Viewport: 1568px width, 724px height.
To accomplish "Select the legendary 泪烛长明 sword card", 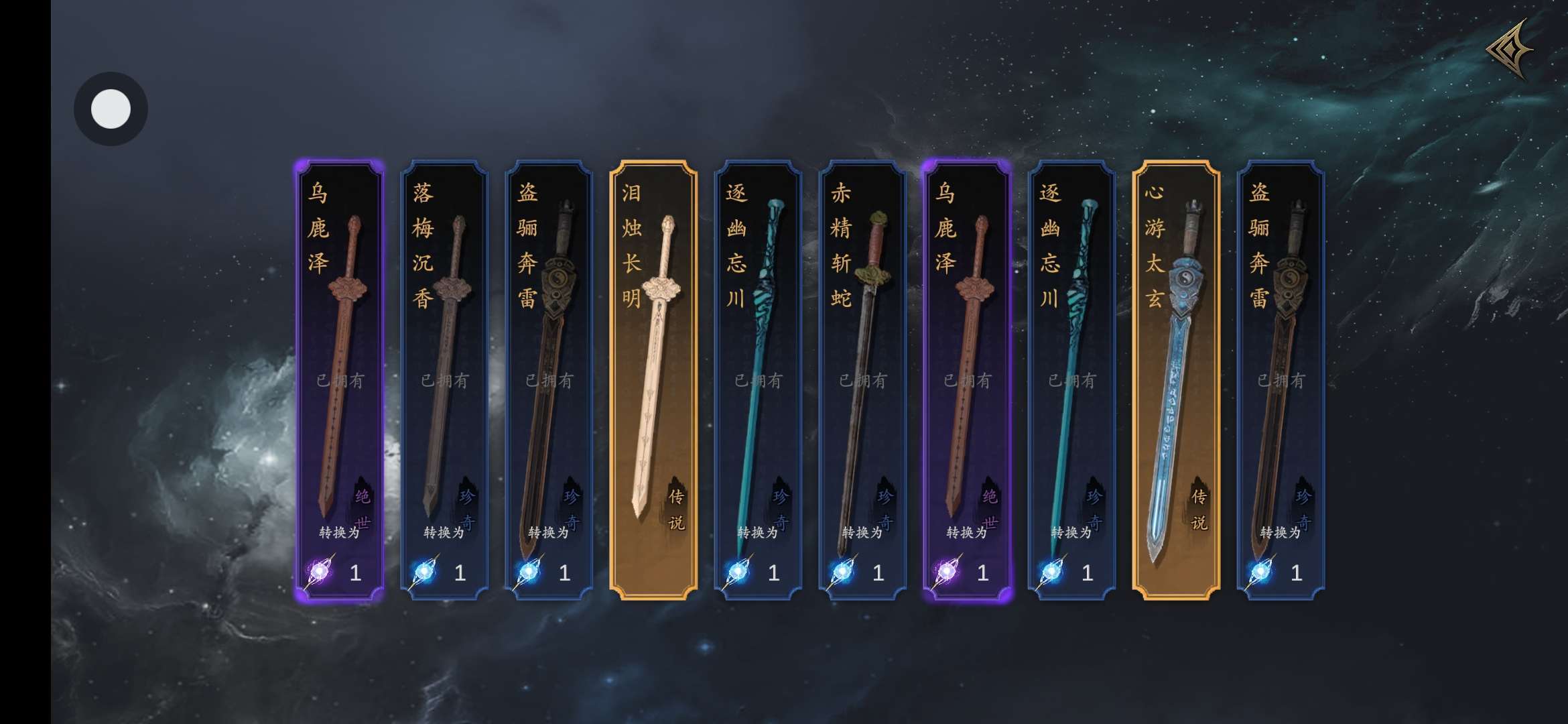I will click(653, 379).
